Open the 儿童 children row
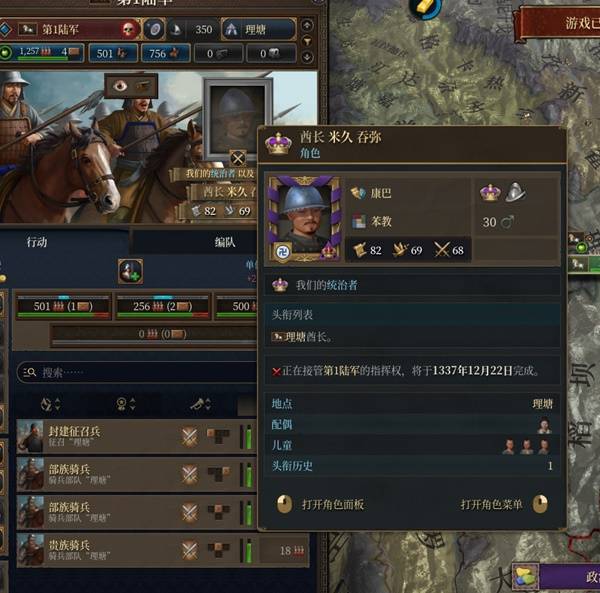600x593 pixels. 412,446
